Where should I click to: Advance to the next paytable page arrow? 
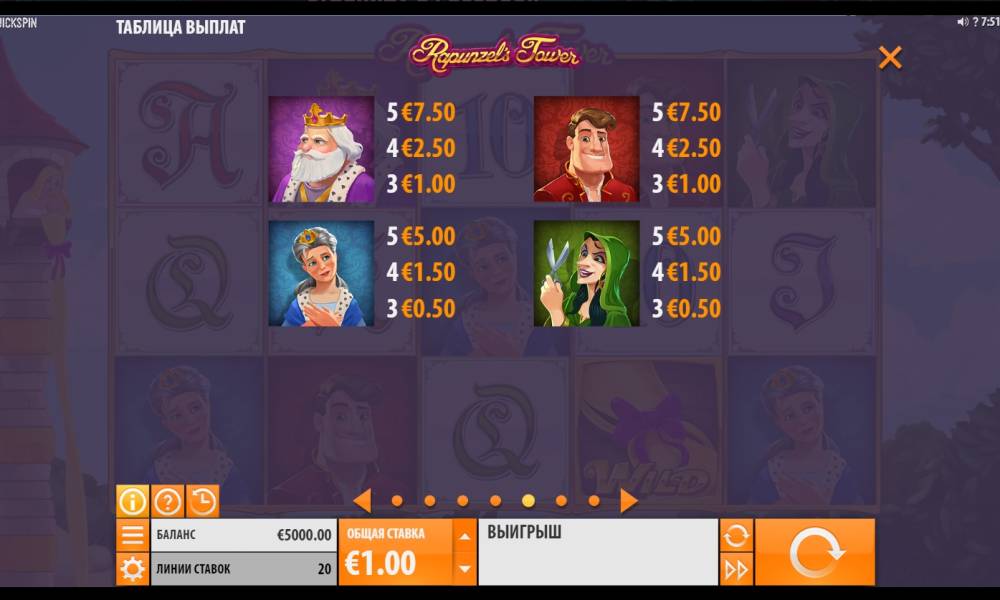pos(628,500)
